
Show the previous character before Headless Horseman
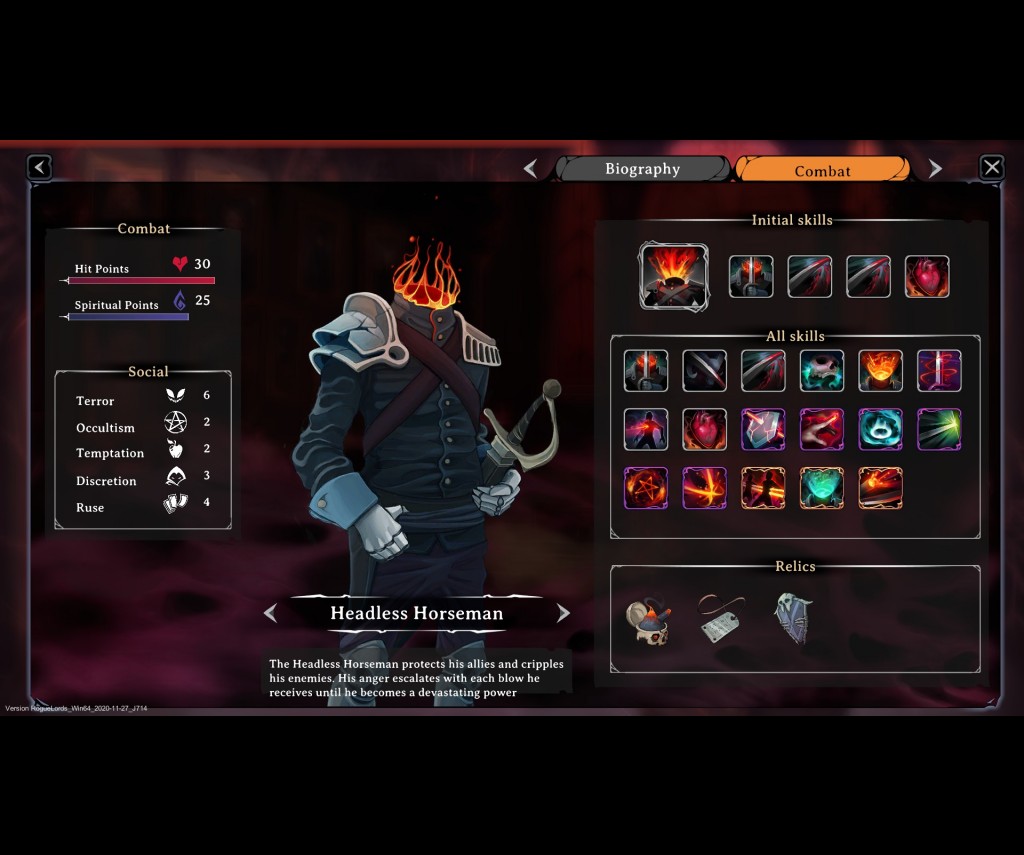tap(270, 613)
